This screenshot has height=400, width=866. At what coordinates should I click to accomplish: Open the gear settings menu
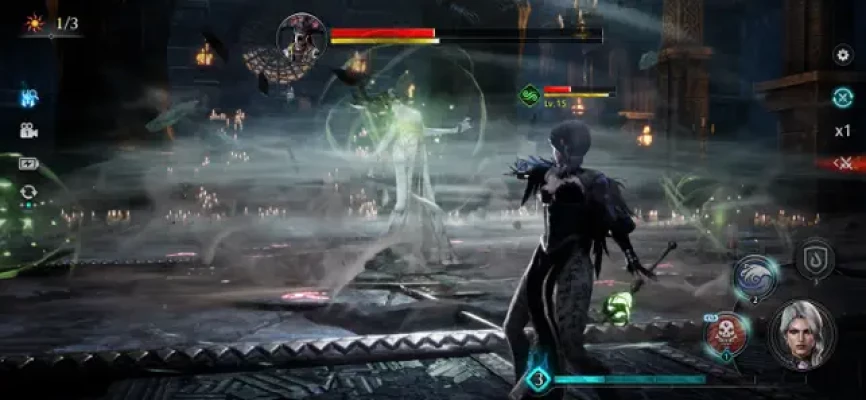pos(842,55)
